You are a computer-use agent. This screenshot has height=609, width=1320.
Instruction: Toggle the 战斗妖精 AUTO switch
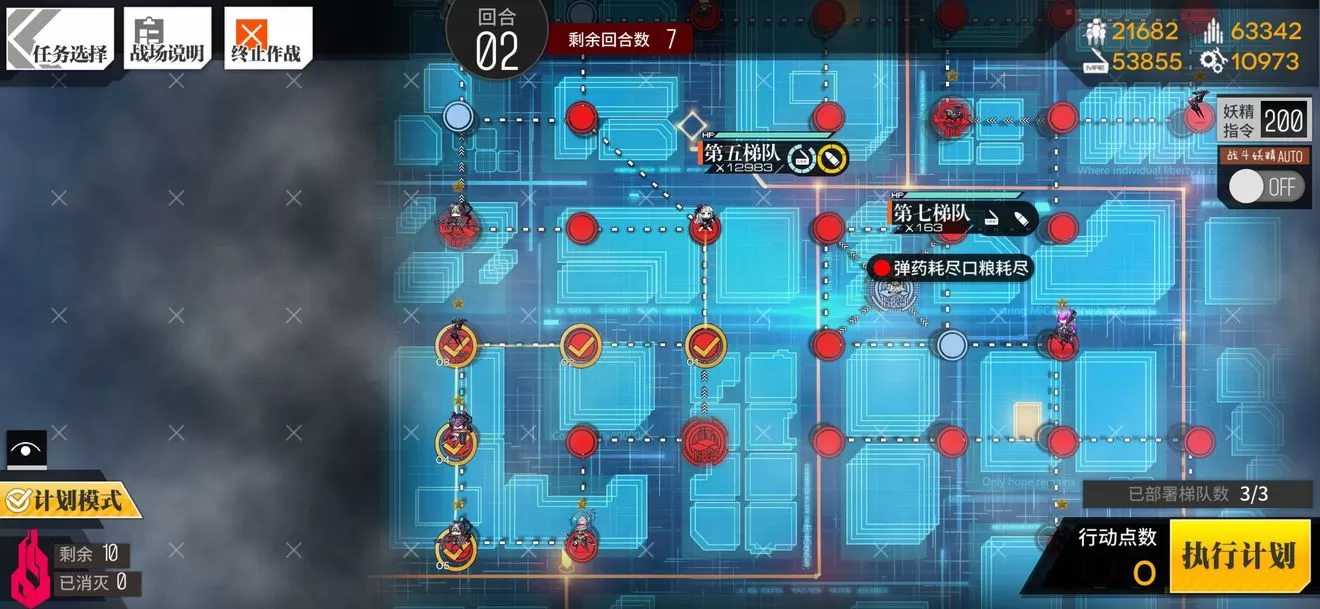[1267, 186]
